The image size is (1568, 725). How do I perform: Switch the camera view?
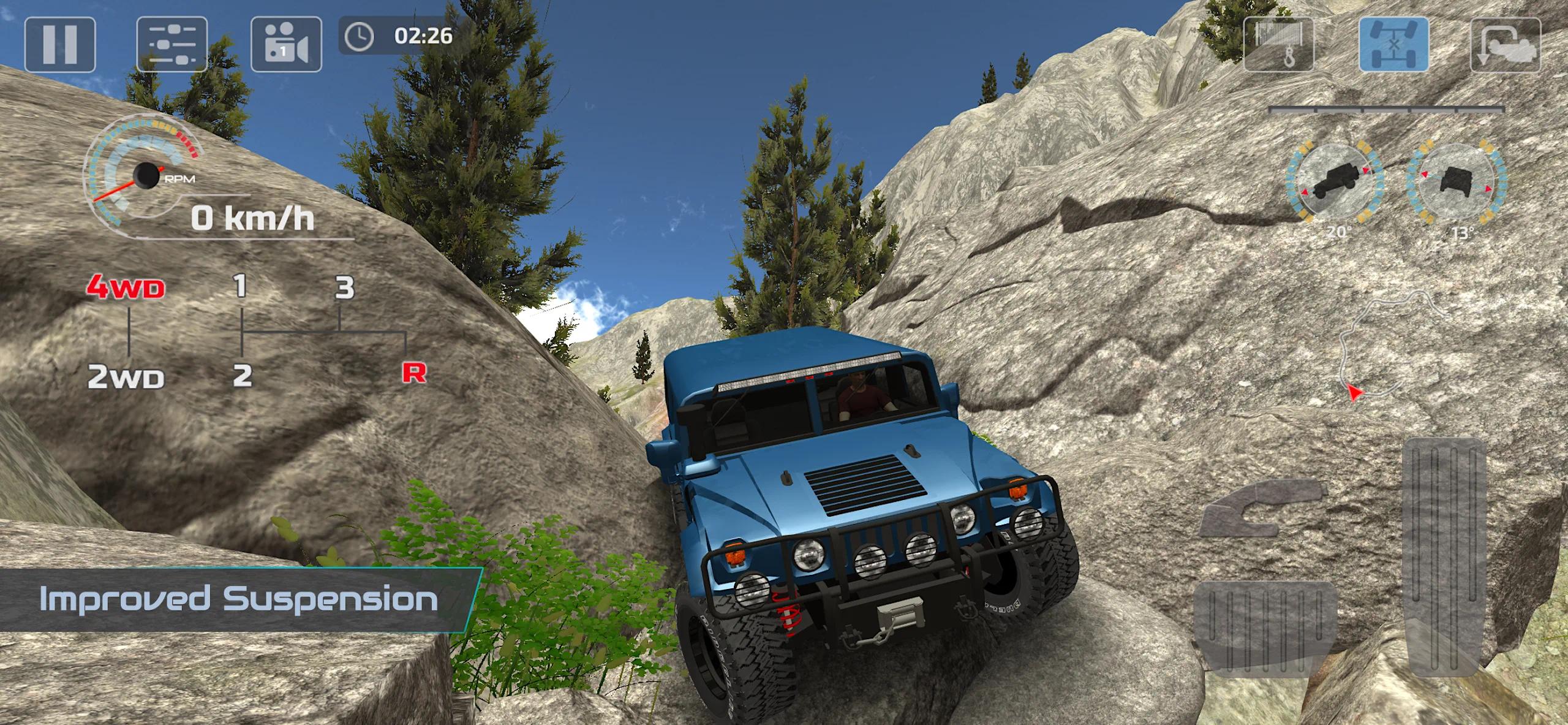(x=286, y=45)
